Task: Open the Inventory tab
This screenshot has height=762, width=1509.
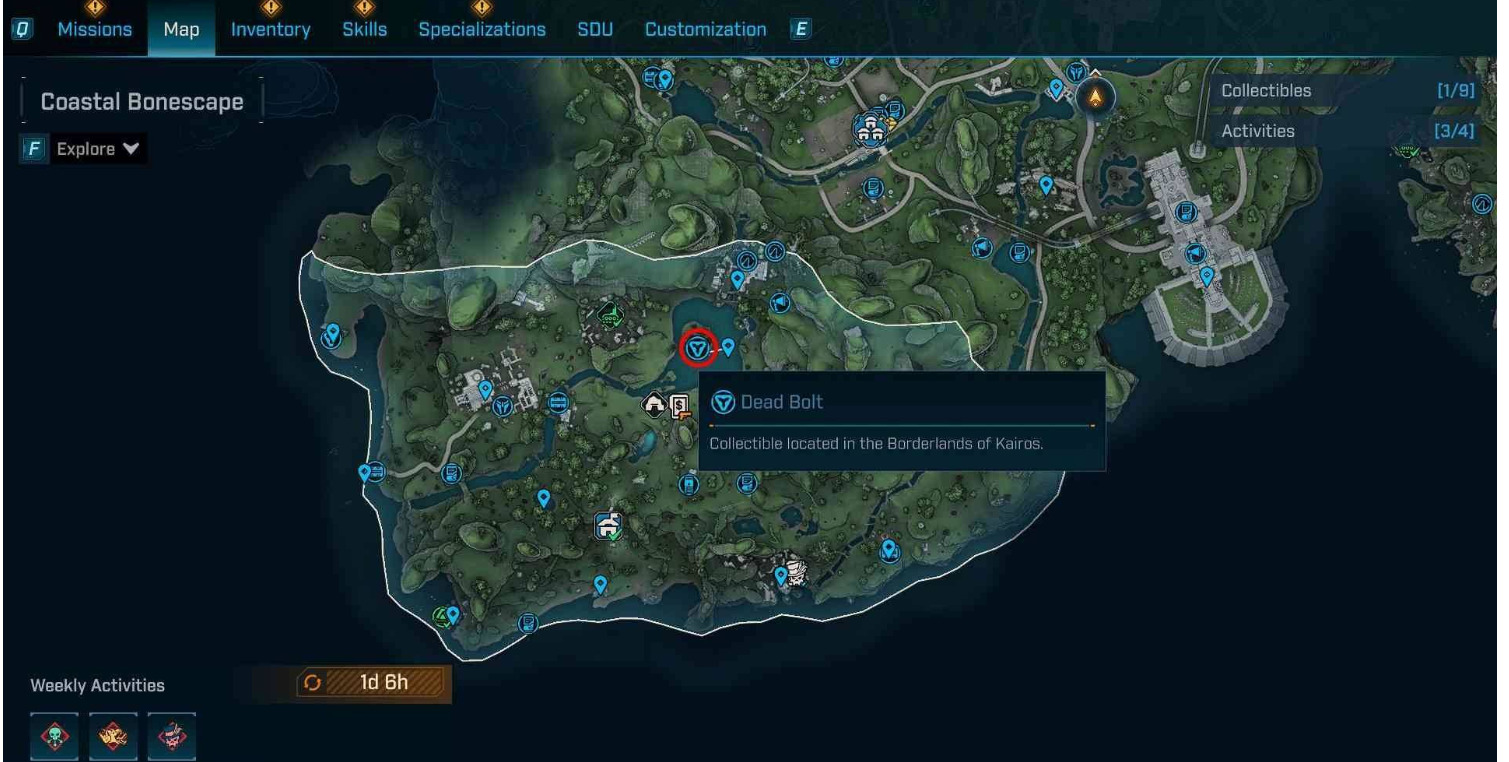Action: [x=270, y=30]
